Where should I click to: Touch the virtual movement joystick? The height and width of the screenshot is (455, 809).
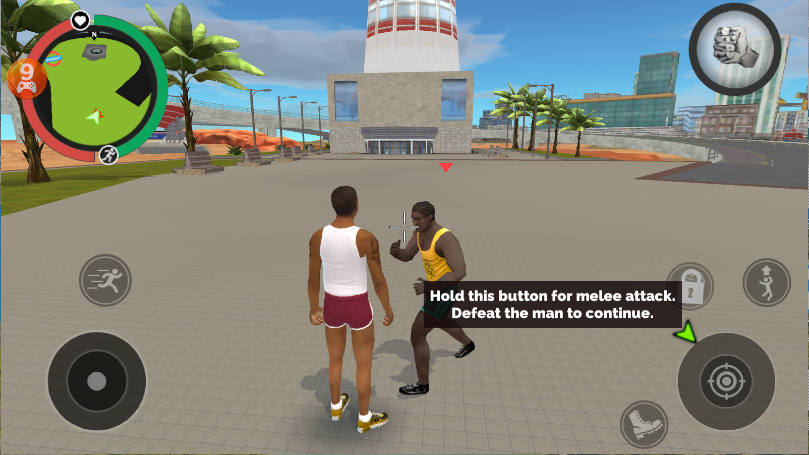tap(96, 381)
